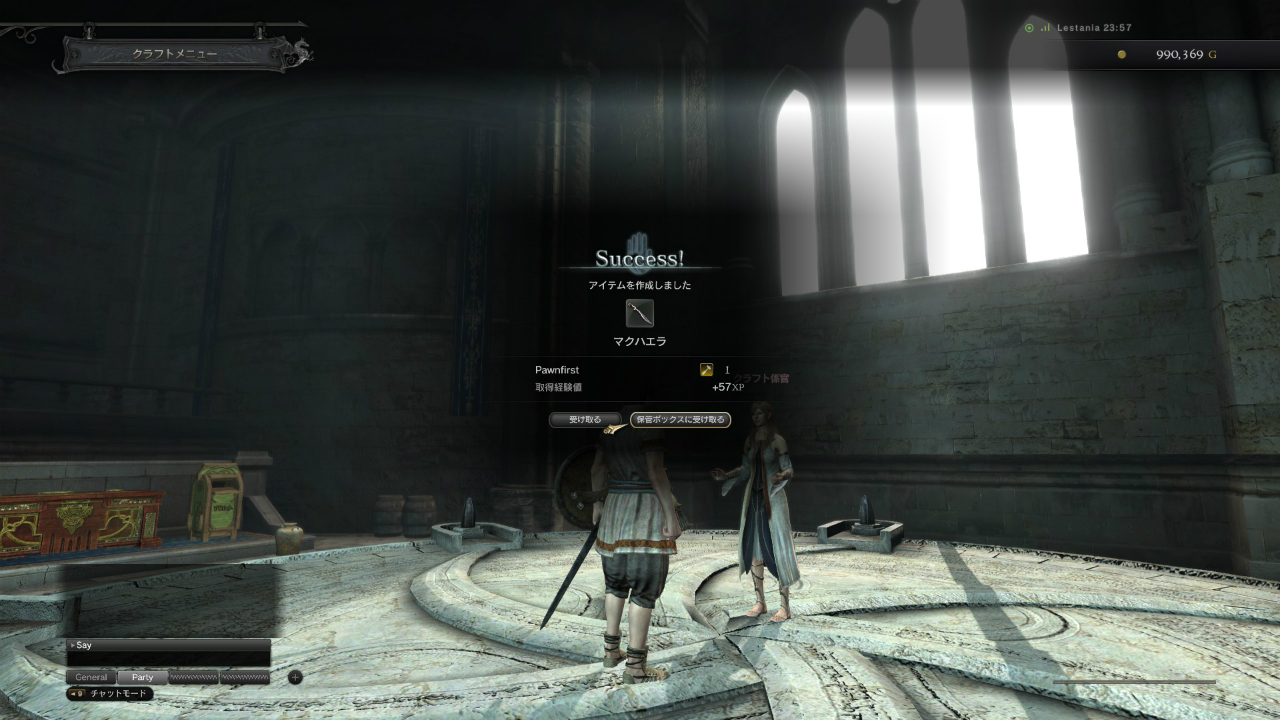This screenshot has height=720, width=1280.
Task: Open the Say chat channel selector
Action: click(85, 645)
